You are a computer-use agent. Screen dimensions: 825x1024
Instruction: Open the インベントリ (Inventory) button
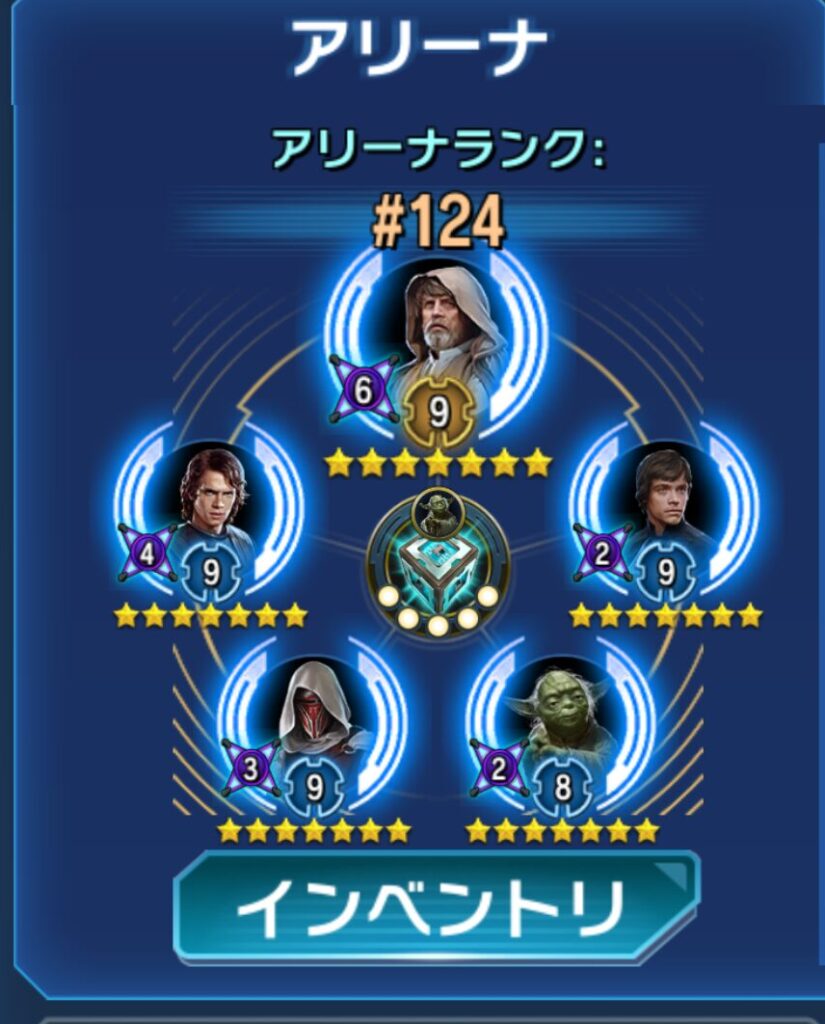coord(436,908)
